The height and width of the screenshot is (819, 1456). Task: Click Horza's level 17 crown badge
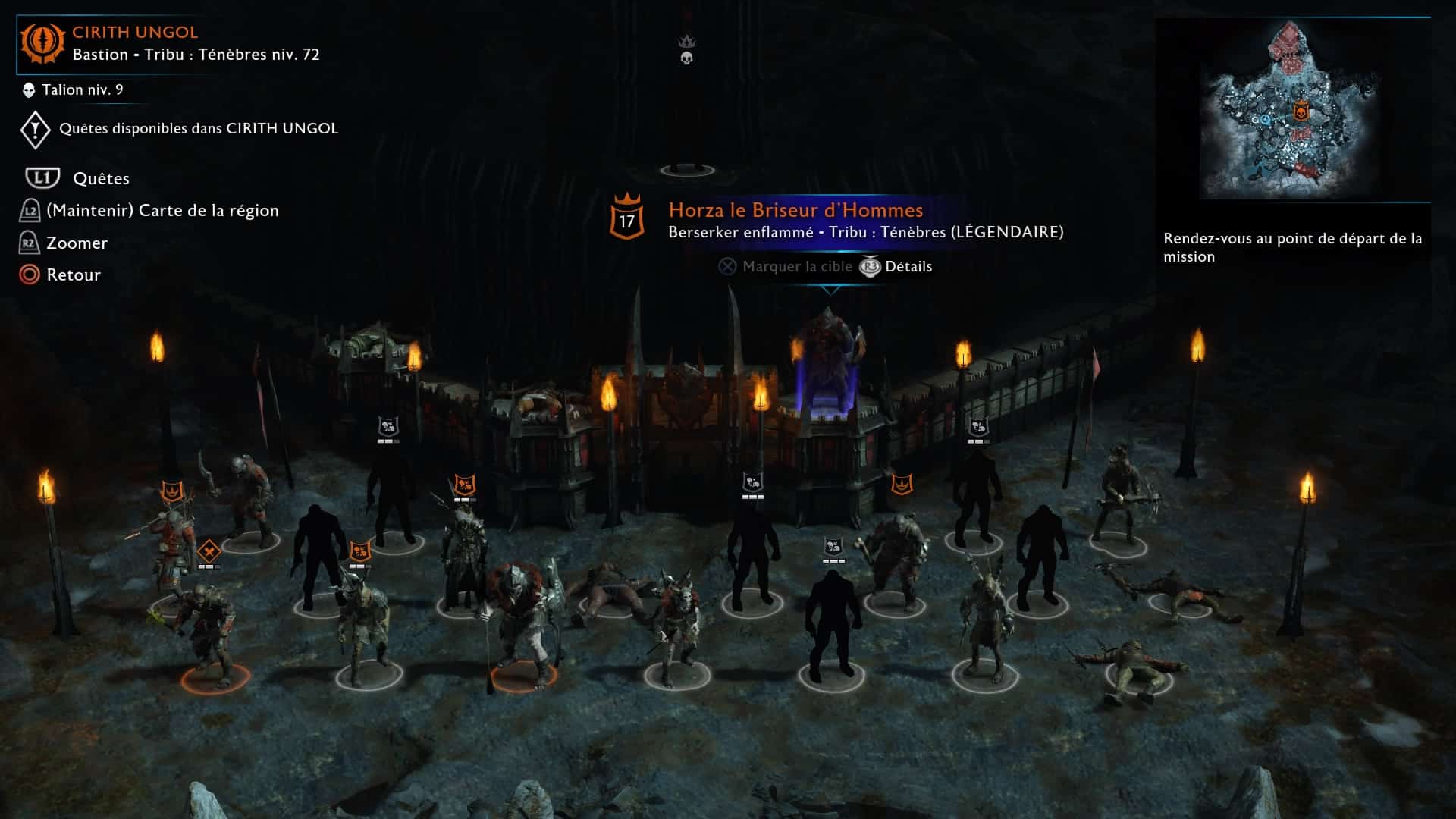[627, 219]
